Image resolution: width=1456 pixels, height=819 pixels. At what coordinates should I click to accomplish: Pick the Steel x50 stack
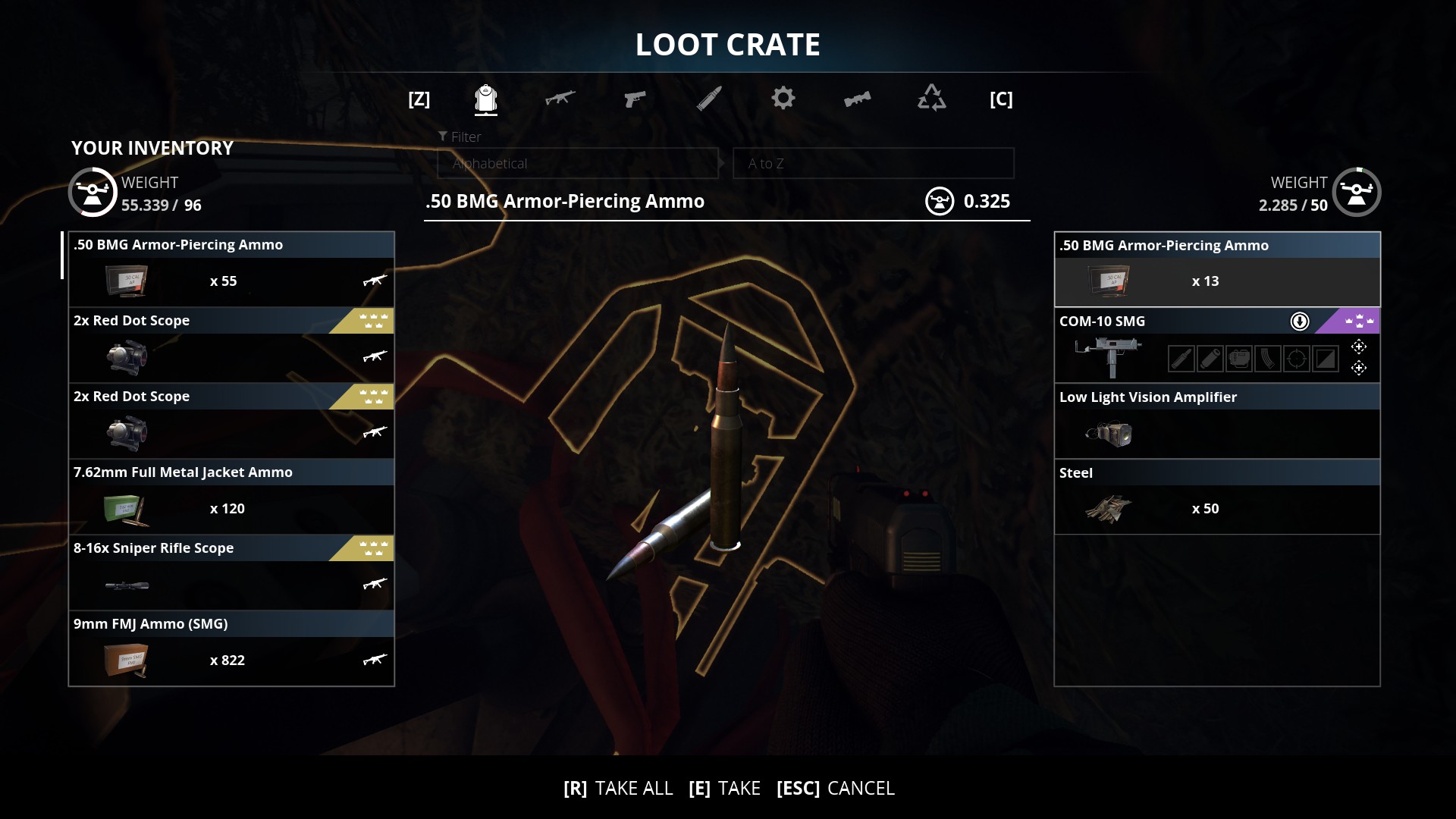click(1216, 497)
